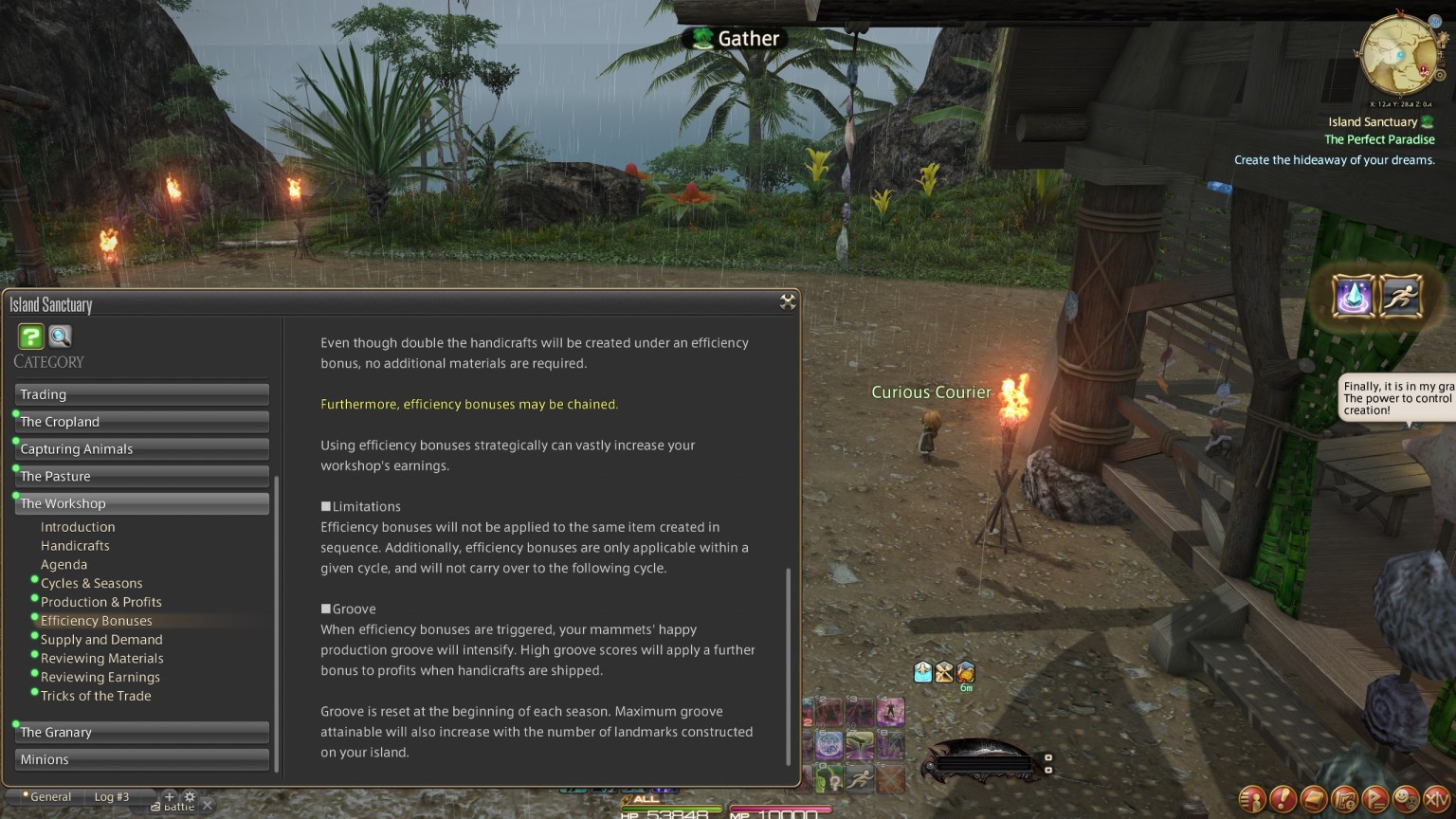The width and height of the screenshot is (1456, 819).
Task: Select the buff icon with 6m remaining
Action: coord(966,673)
